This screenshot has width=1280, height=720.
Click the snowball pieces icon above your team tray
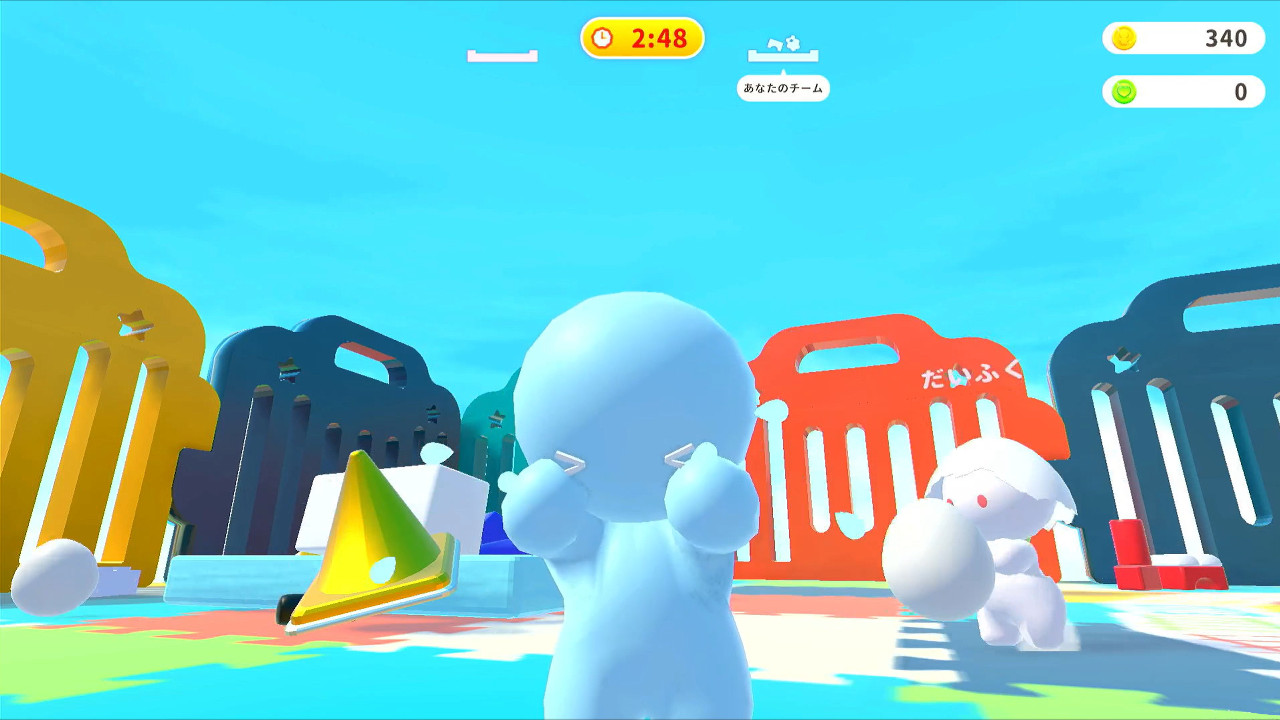[784, 41]
